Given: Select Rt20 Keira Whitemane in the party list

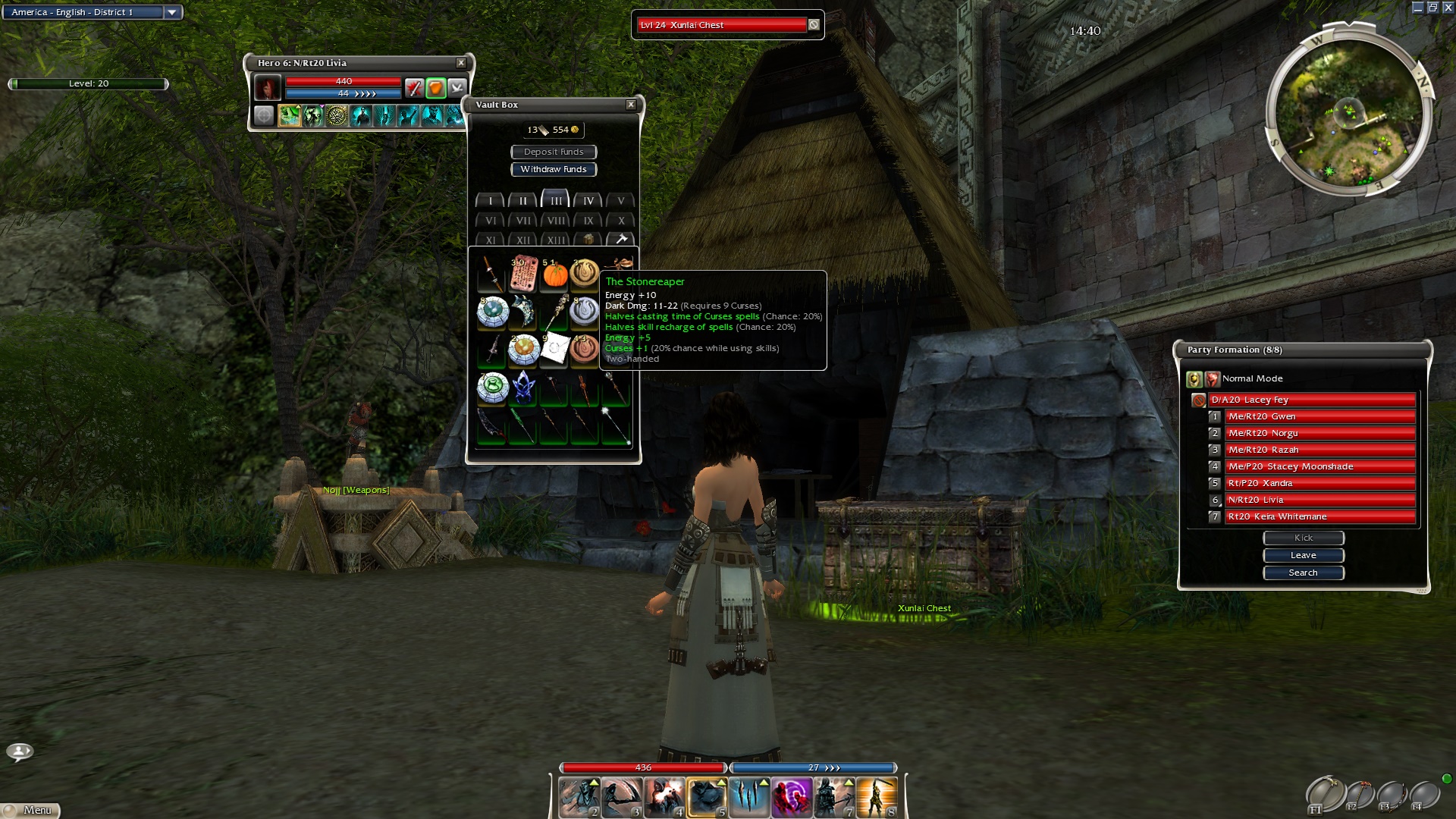Looking at the screenshot, I should (1319, 516).
